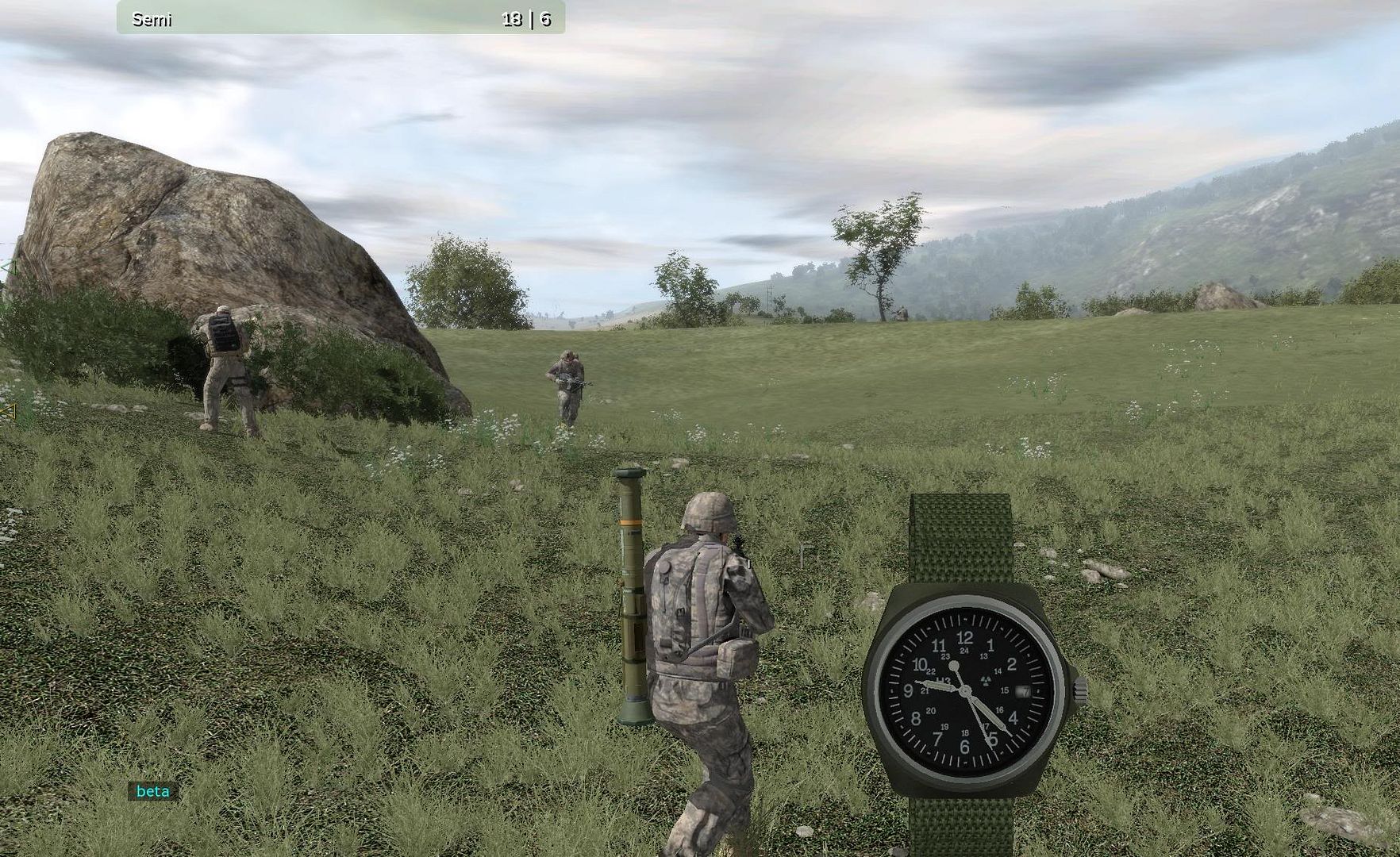Select the cyan beta label
This screenshot has width=1400, height=857.
click(153, 791)
